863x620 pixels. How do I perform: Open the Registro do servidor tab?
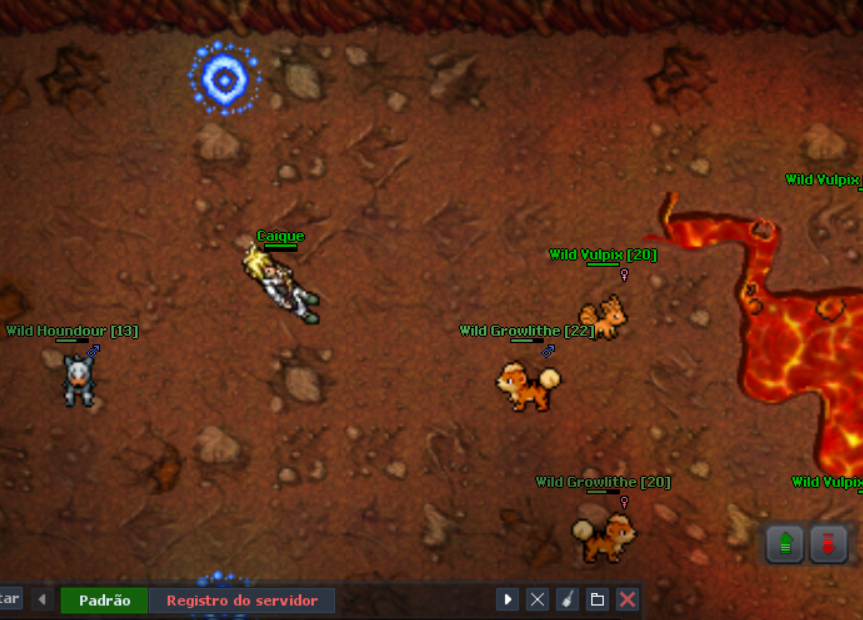pos(242,600)
